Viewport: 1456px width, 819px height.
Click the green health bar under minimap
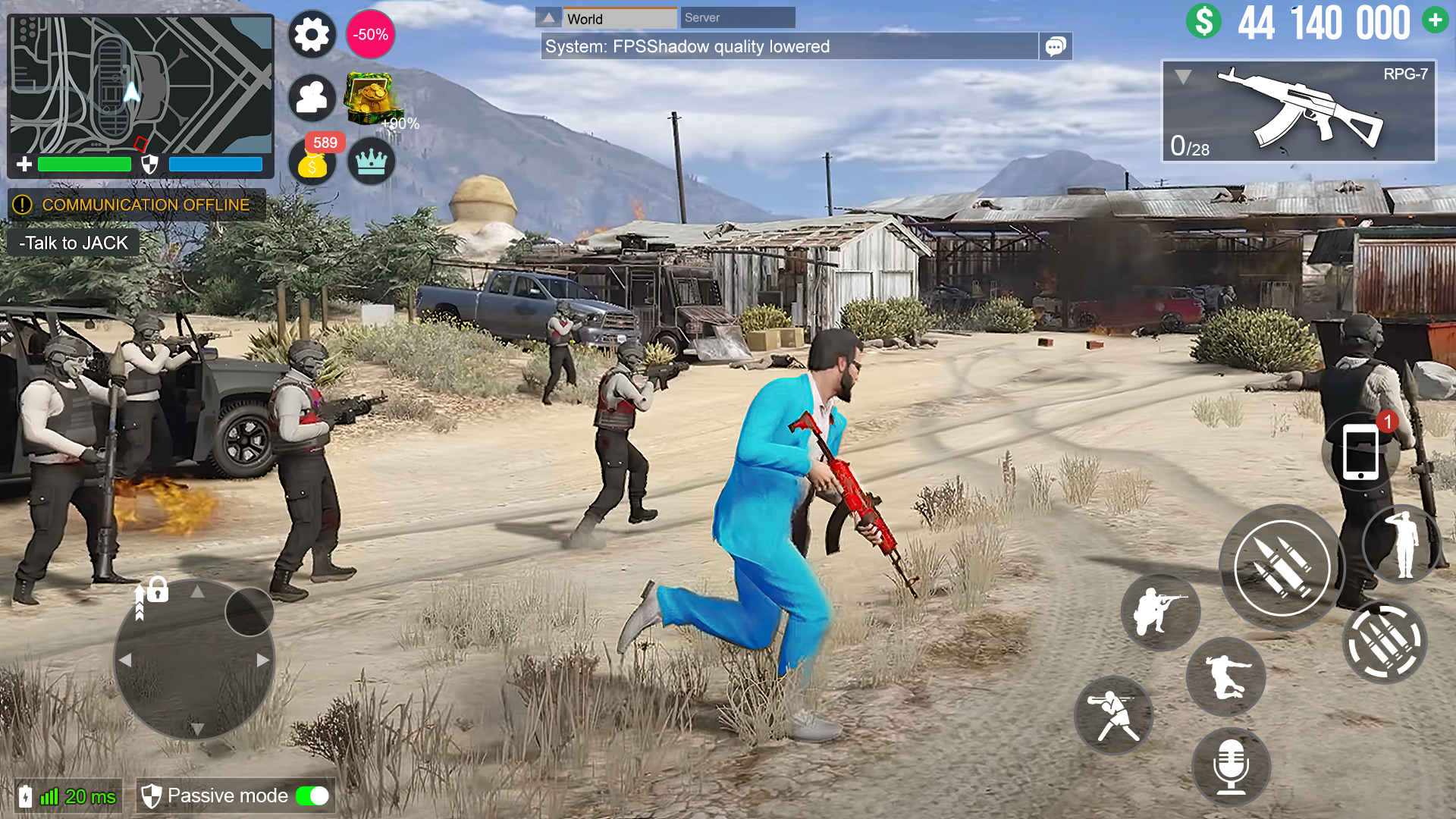coord(86,164)
